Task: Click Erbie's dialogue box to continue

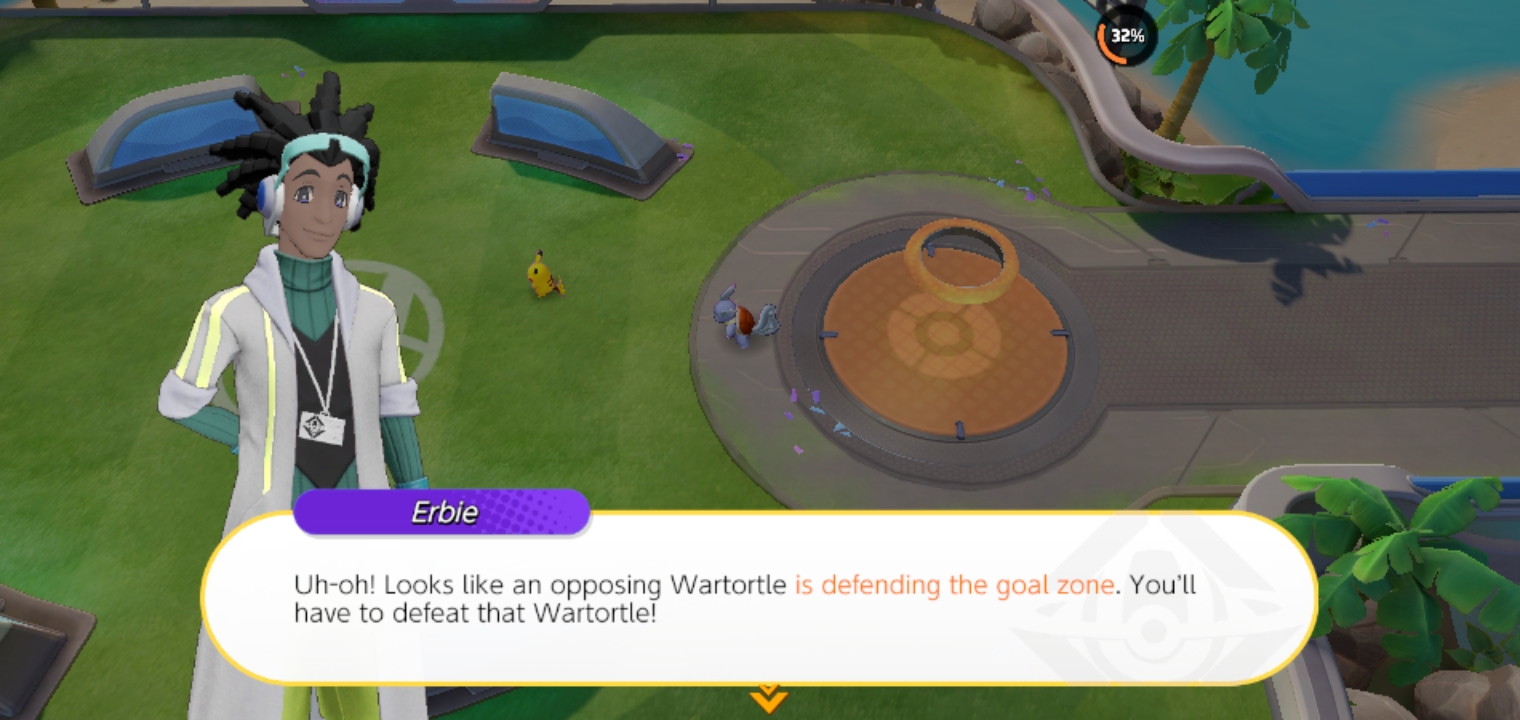Action: click(758, 599)
